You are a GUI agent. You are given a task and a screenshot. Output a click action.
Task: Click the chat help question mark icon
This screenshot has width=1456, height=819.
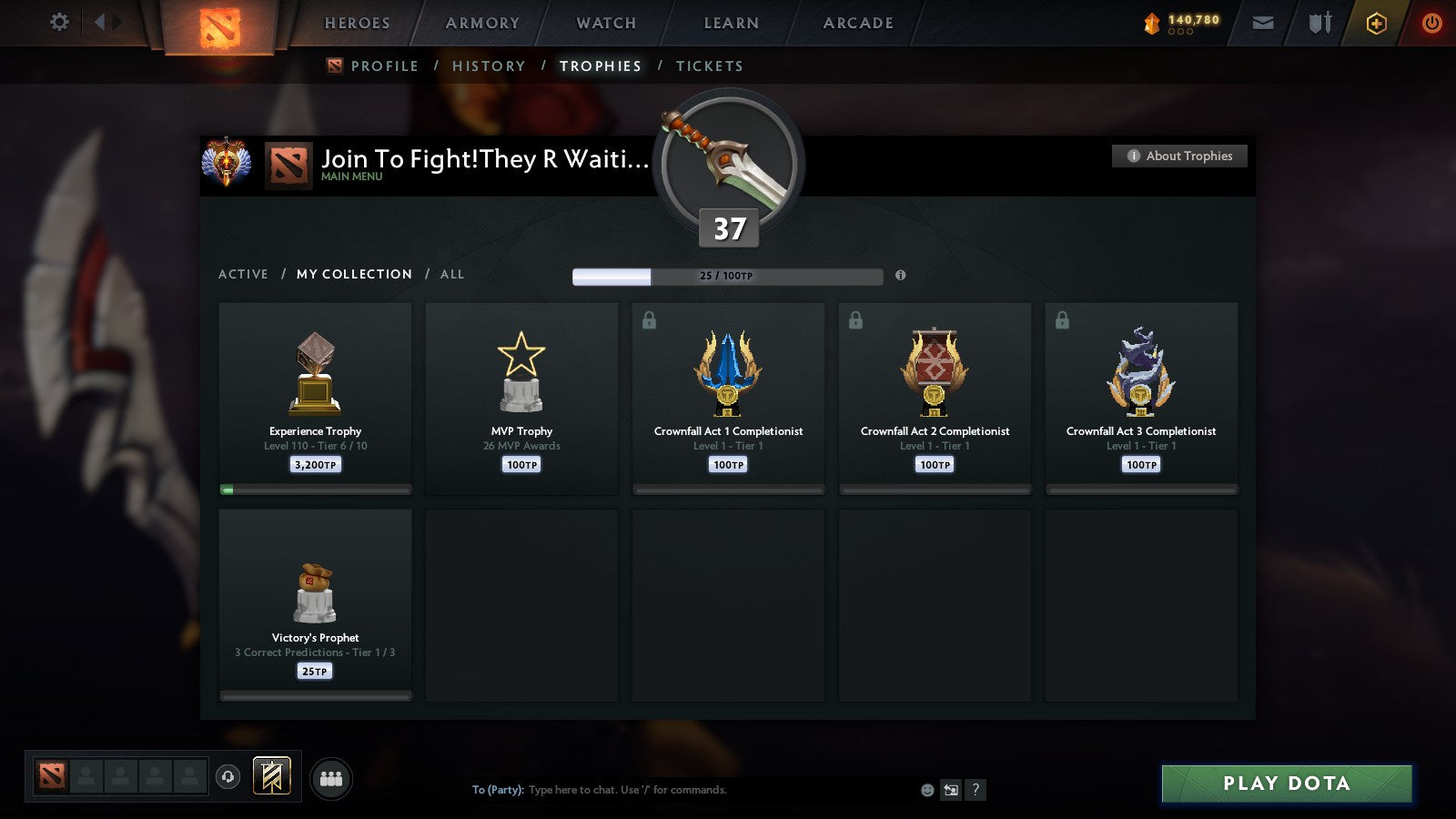pyautogui.click(x=976, y=791)
